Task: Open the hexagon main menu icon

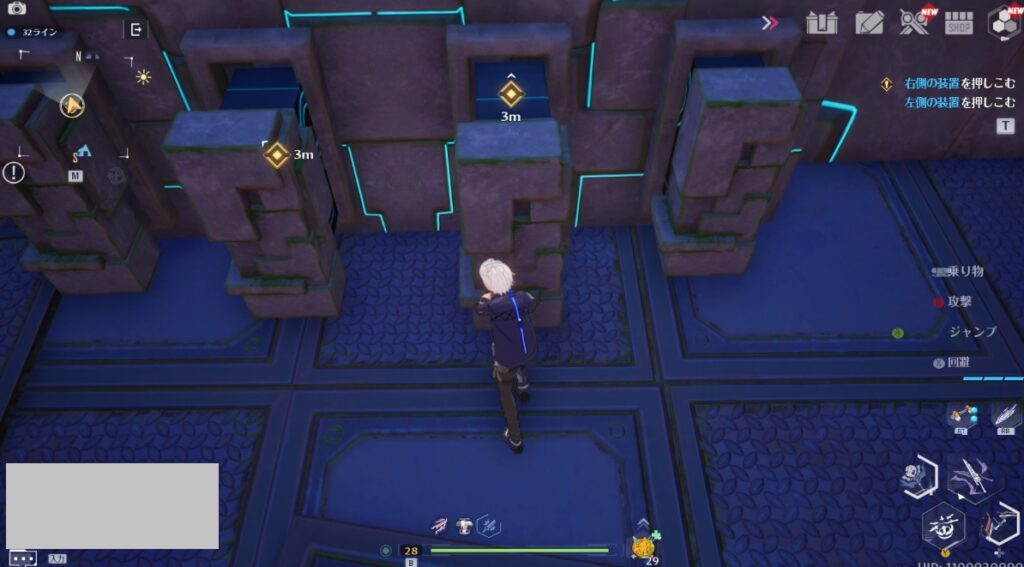Action: (x=1004, y=22)
